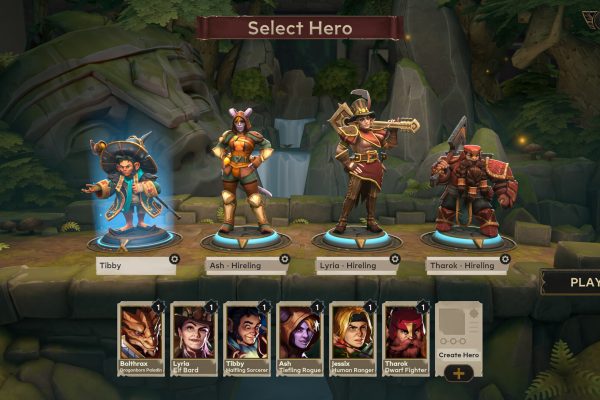Viewport: 600px width, 400px height.
Task: Select the Tibby hero on the glowing pedestal
Action: (133, 190)
